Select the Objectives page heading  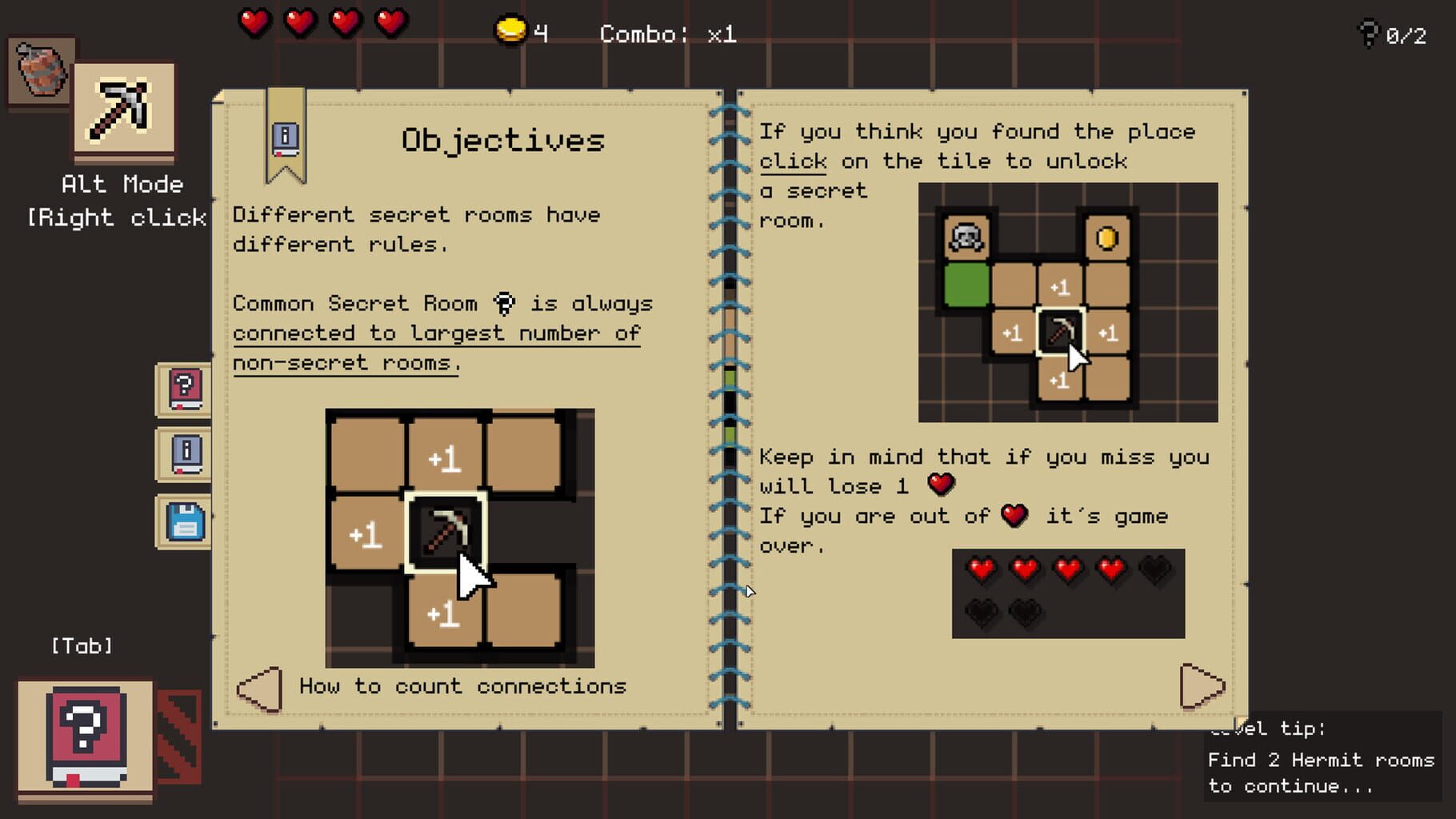tap(502, 140)
